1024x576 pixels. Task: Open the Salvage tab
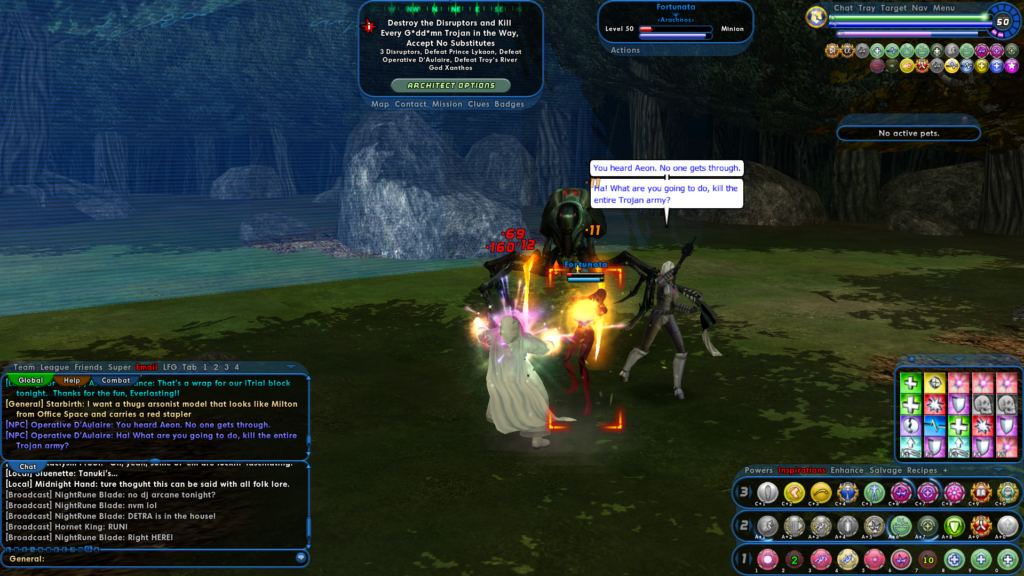pos(885,470)
